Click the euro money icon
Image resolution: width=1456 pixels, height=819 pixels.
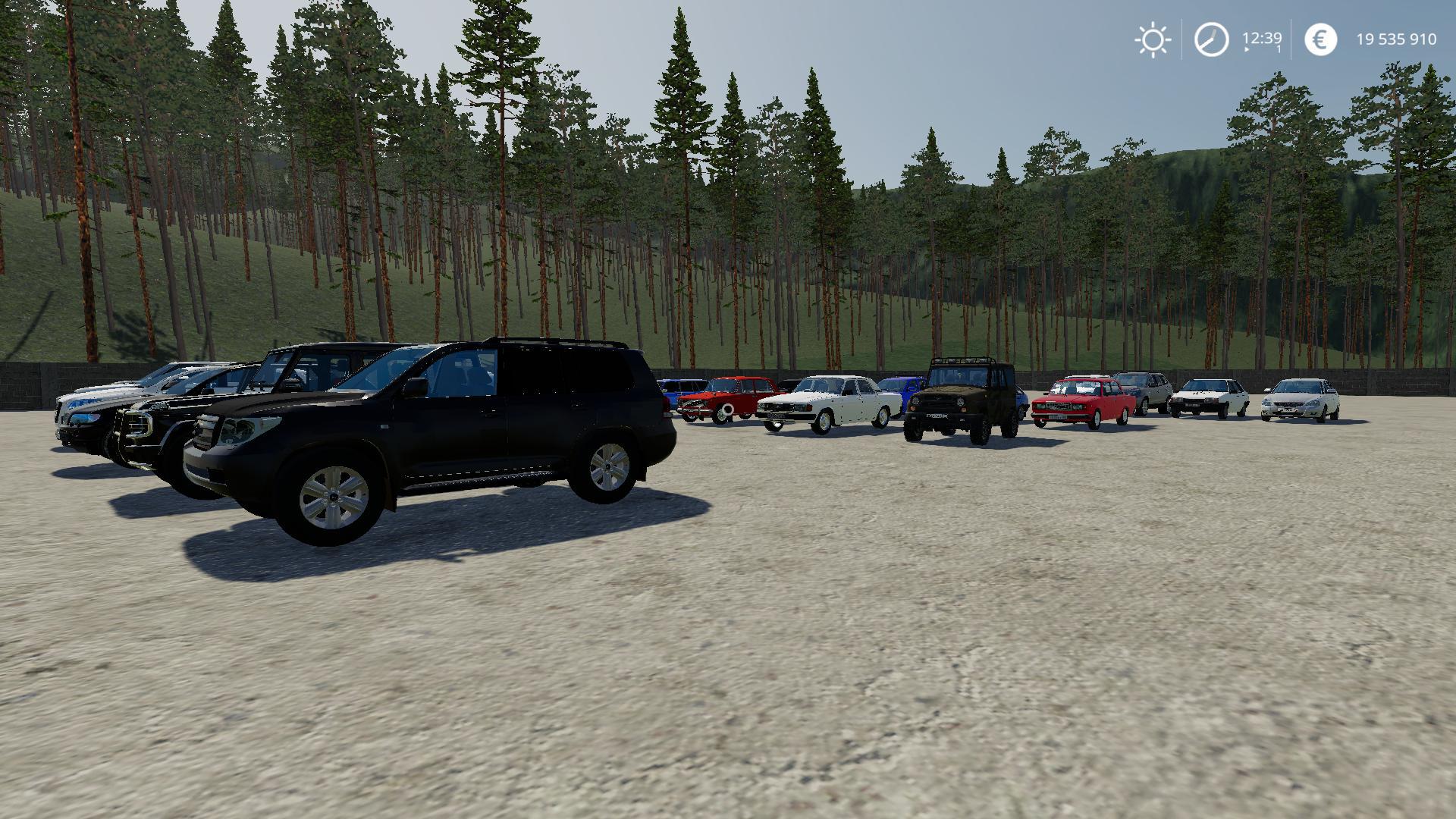click(1320, 39)
